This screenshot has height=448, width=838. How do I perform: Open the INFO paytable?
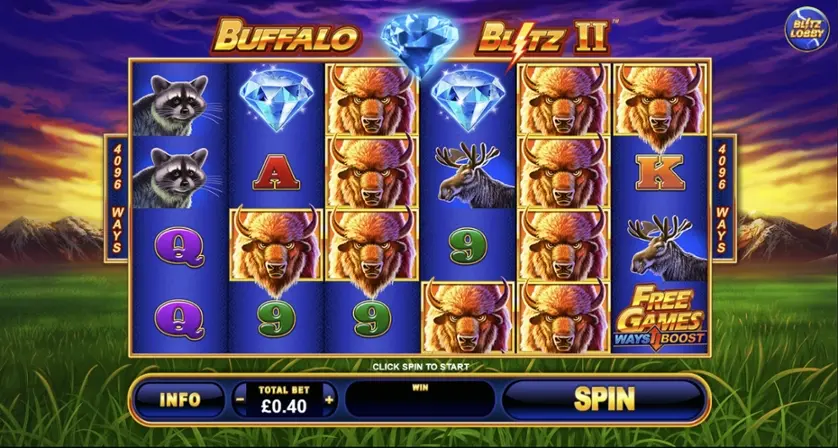point(179,399)
